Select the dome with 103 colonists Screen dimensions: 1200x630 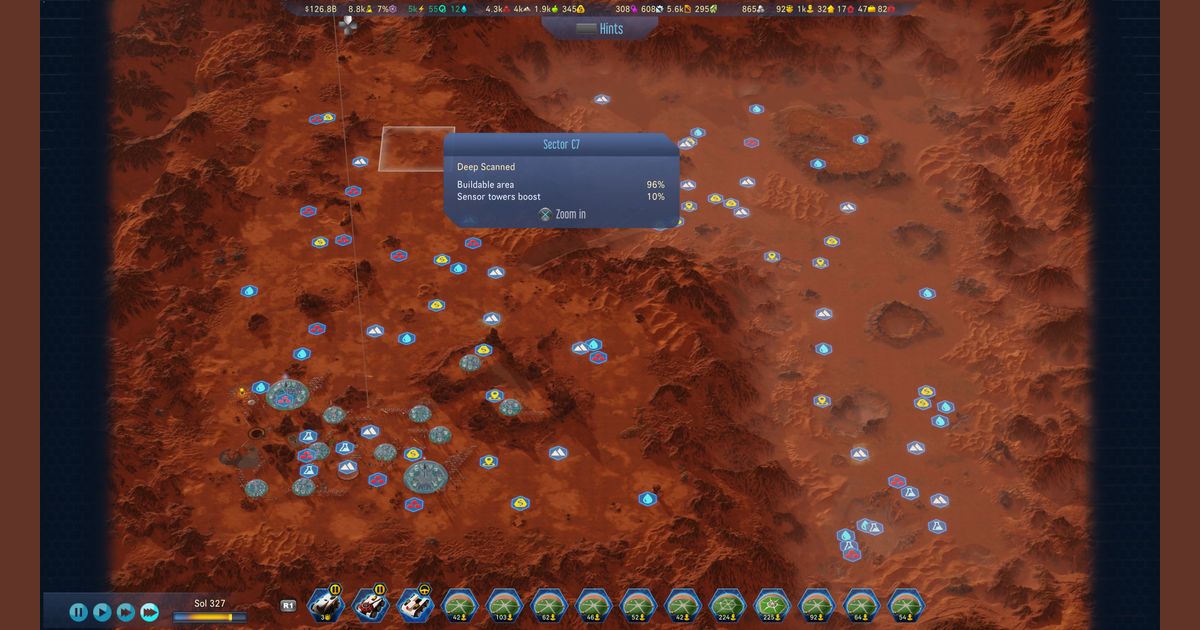(x=504, y=604)
